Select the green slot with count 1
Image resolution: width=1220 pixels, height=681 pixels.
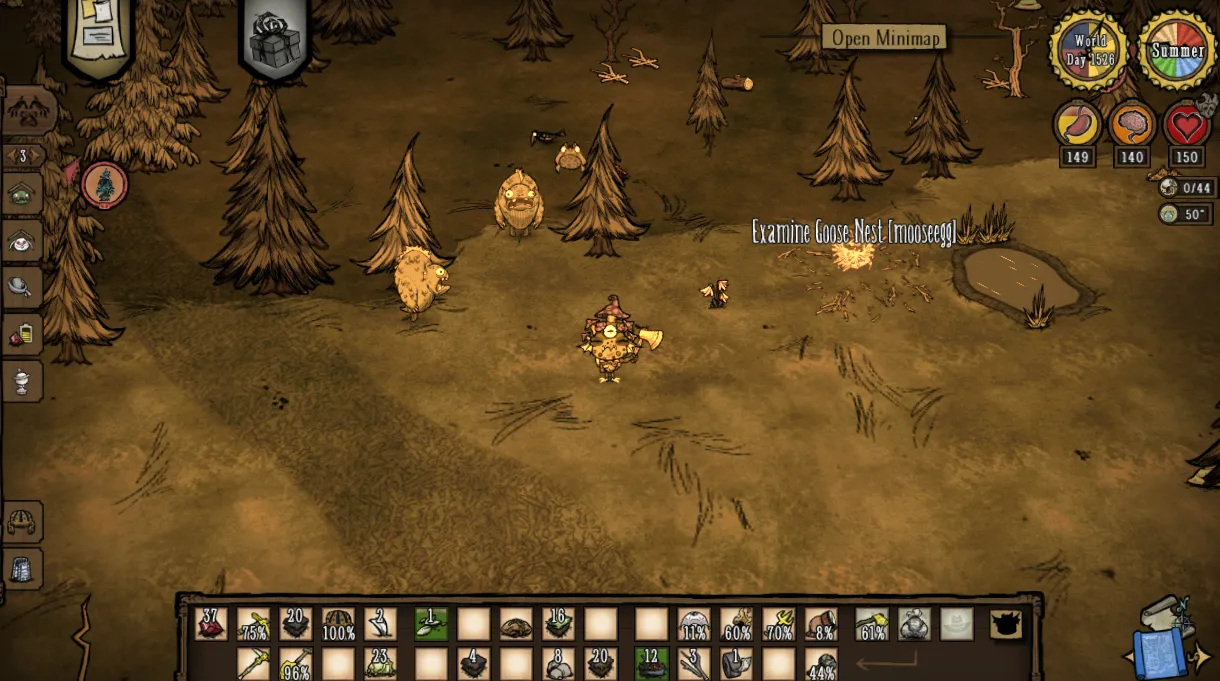pyautogui.click(x=432, y=624)
